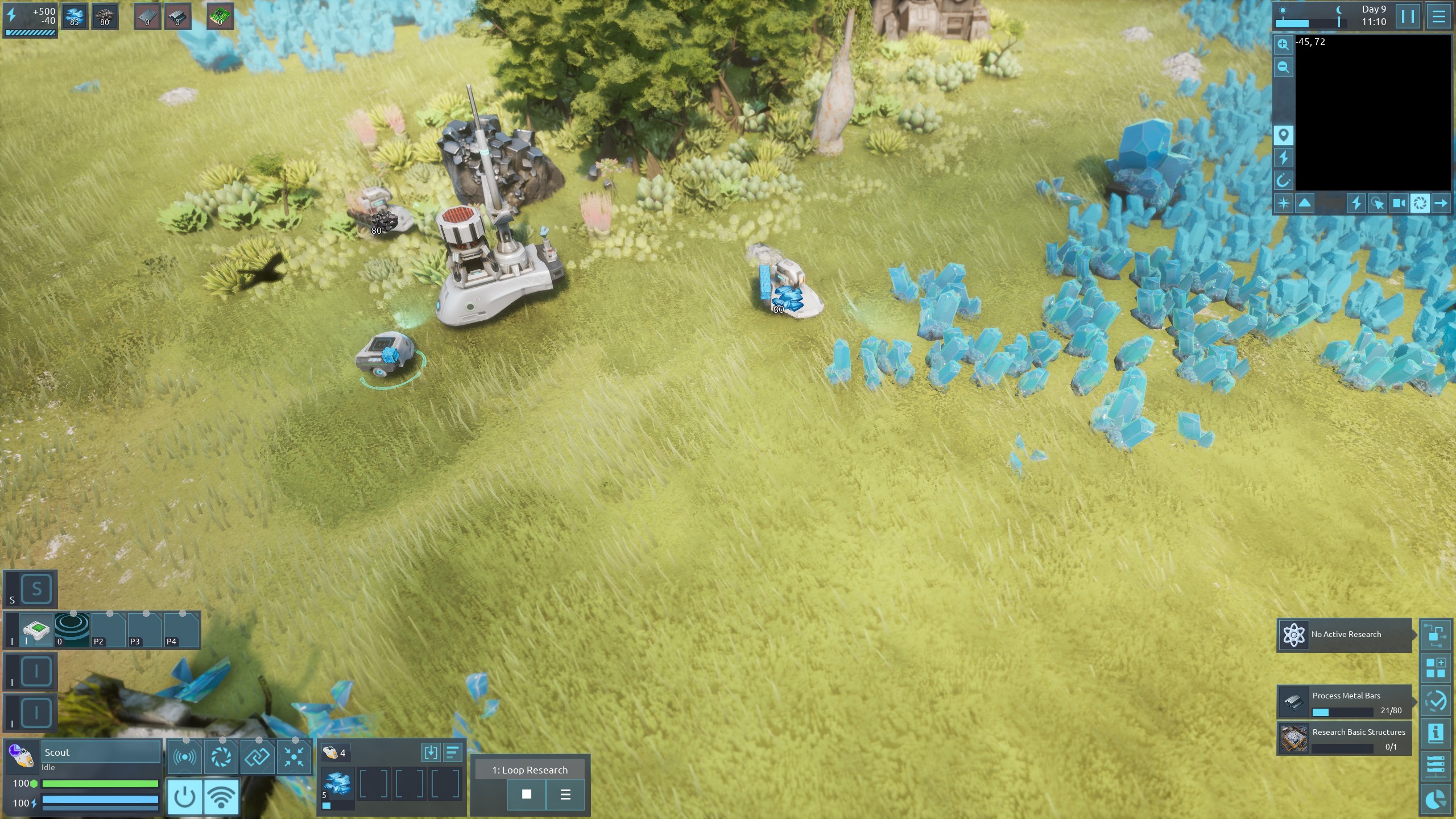This screenshot has width=1456, height=819.
Task: Select the Process Metal Bars objective
Action: click(x=1345, y=702)
